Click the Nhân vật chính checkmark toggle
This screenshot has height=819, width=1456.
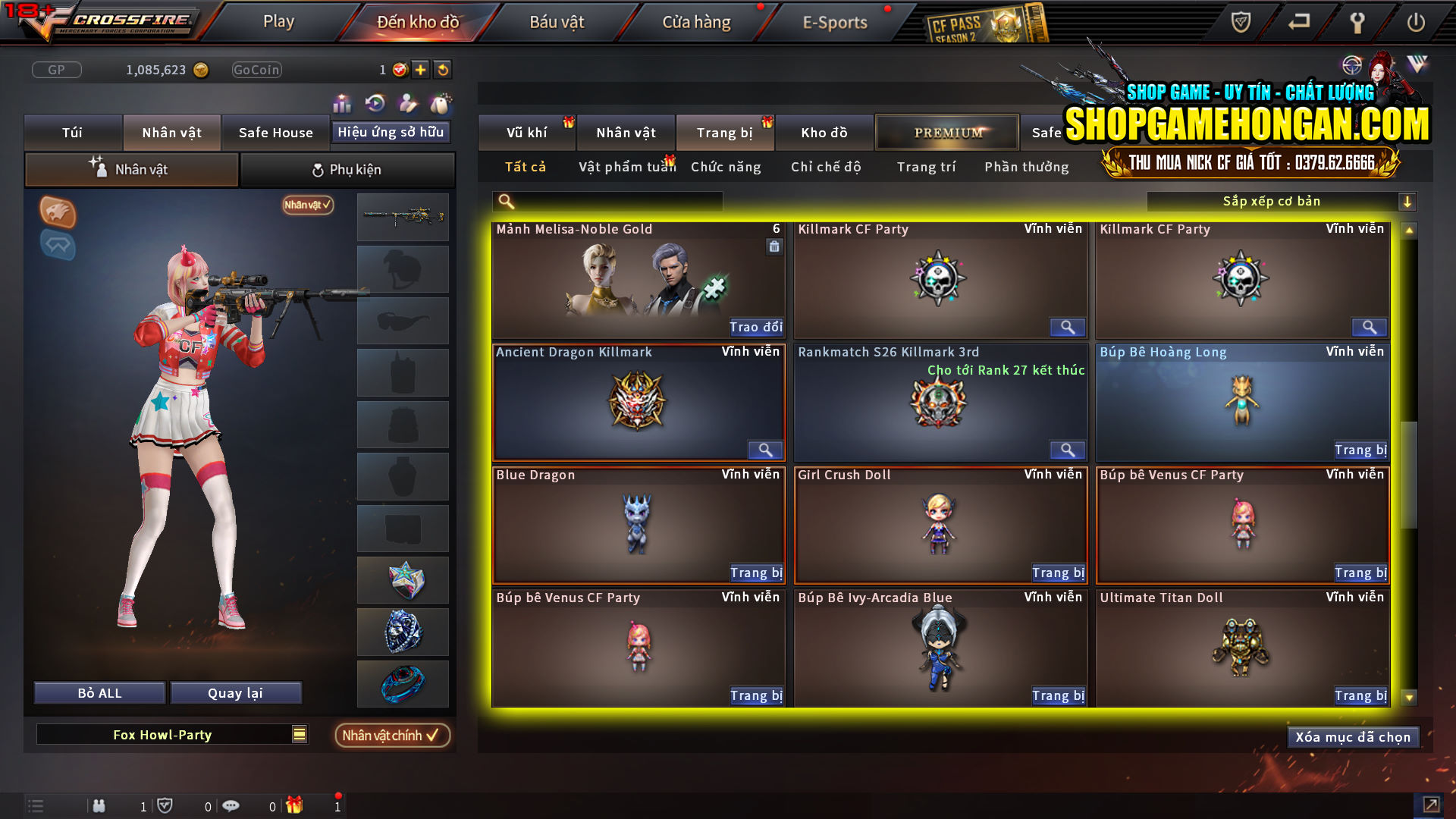pyautogui.click(x=392, y=735)
